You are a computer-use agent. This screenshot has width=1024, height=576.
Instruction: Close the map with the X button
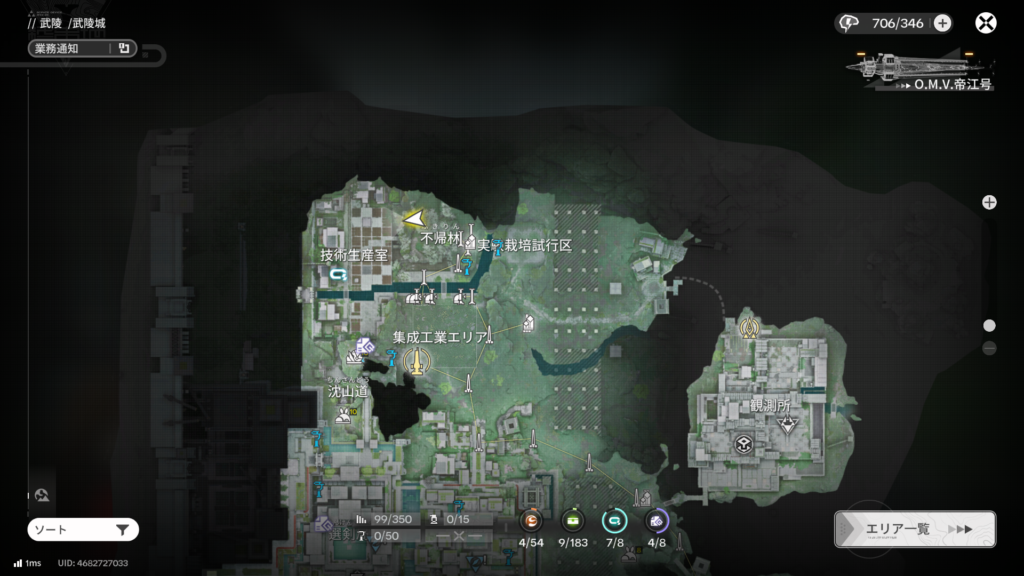pos(987,23)
